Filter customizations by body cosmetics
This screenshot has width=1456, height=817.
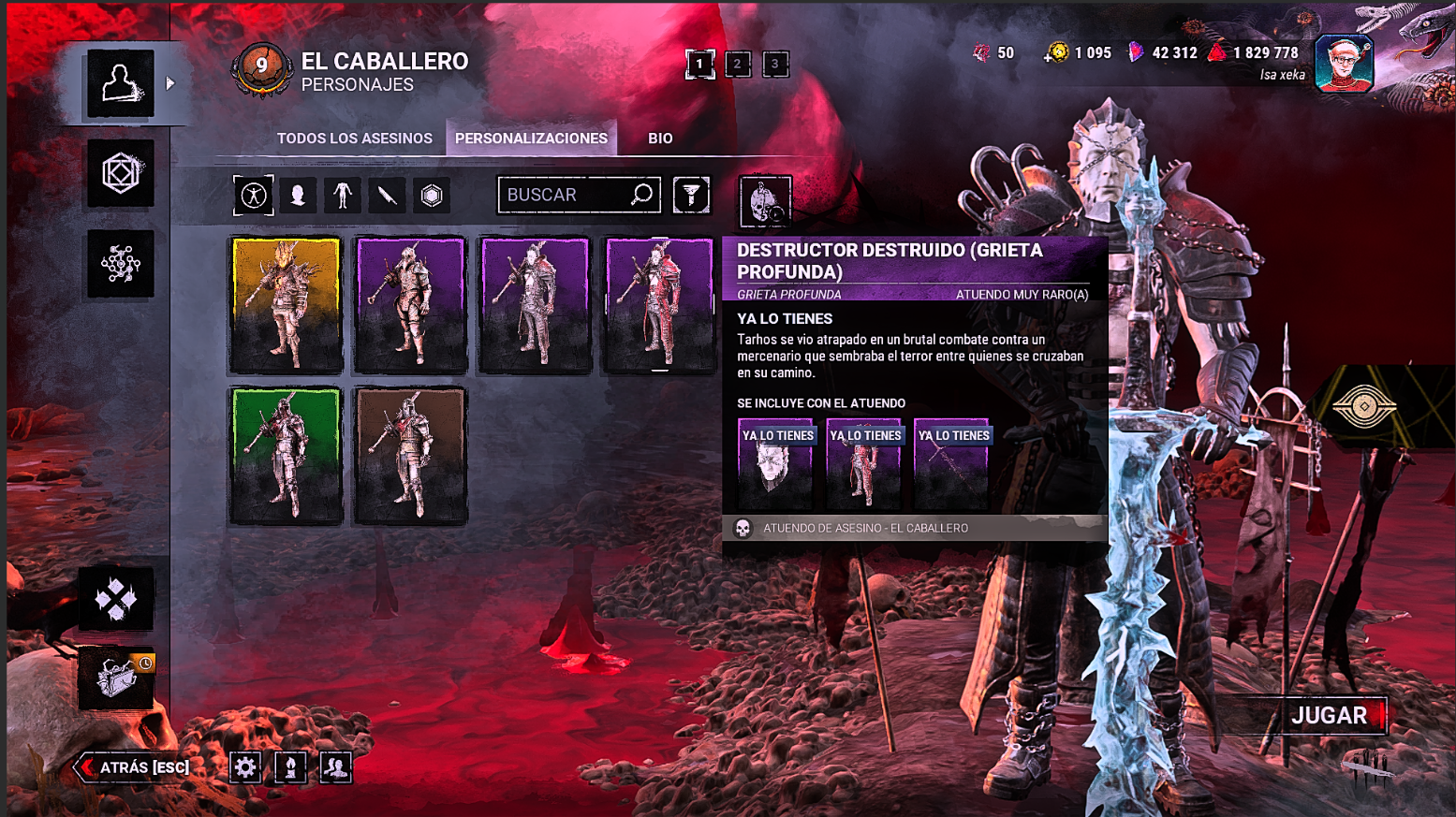(343, 195)
